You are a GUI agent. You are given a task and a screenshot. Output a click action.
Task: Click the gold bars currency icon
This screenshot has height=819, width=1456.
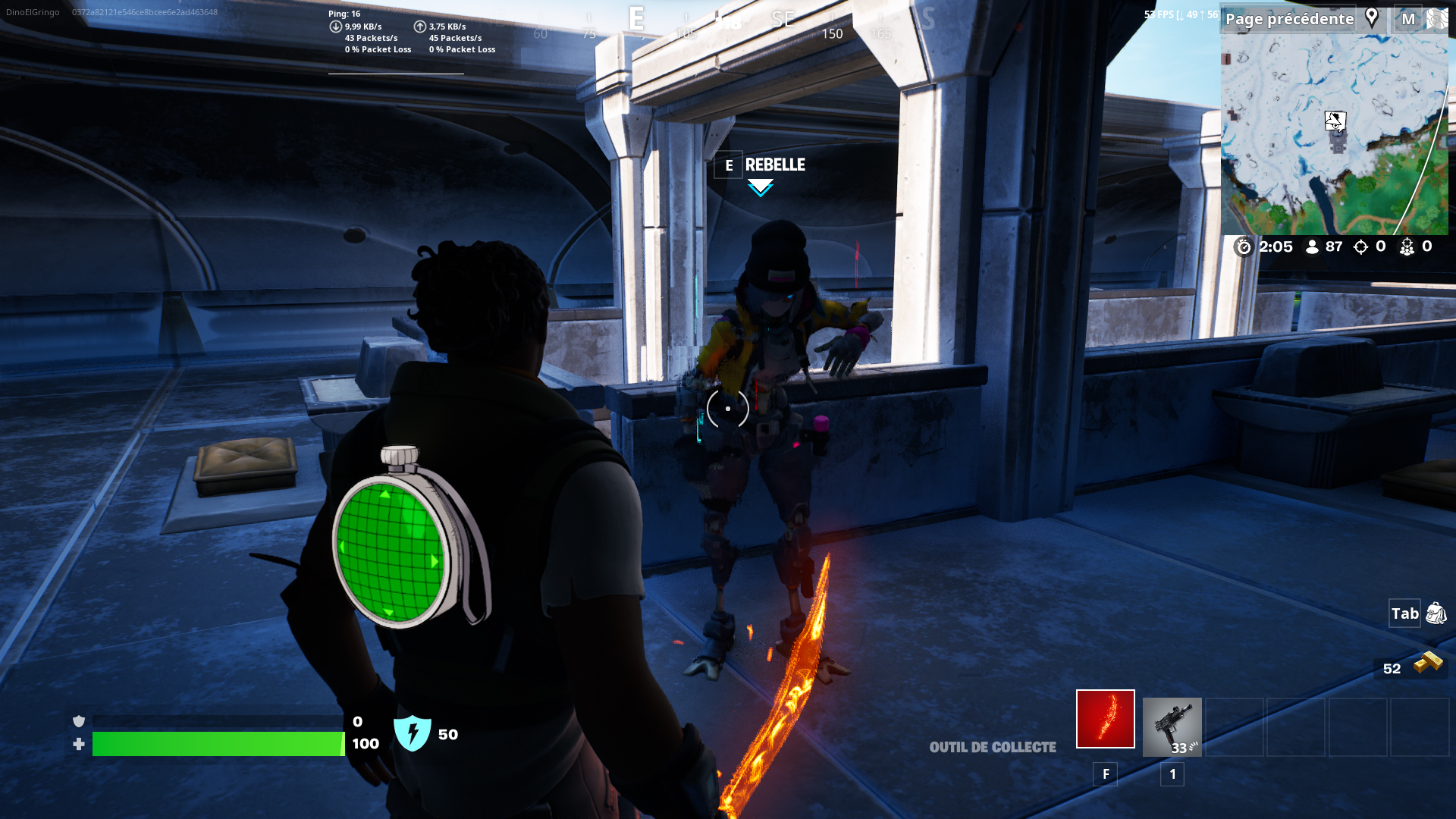(x=1428, y=663)
